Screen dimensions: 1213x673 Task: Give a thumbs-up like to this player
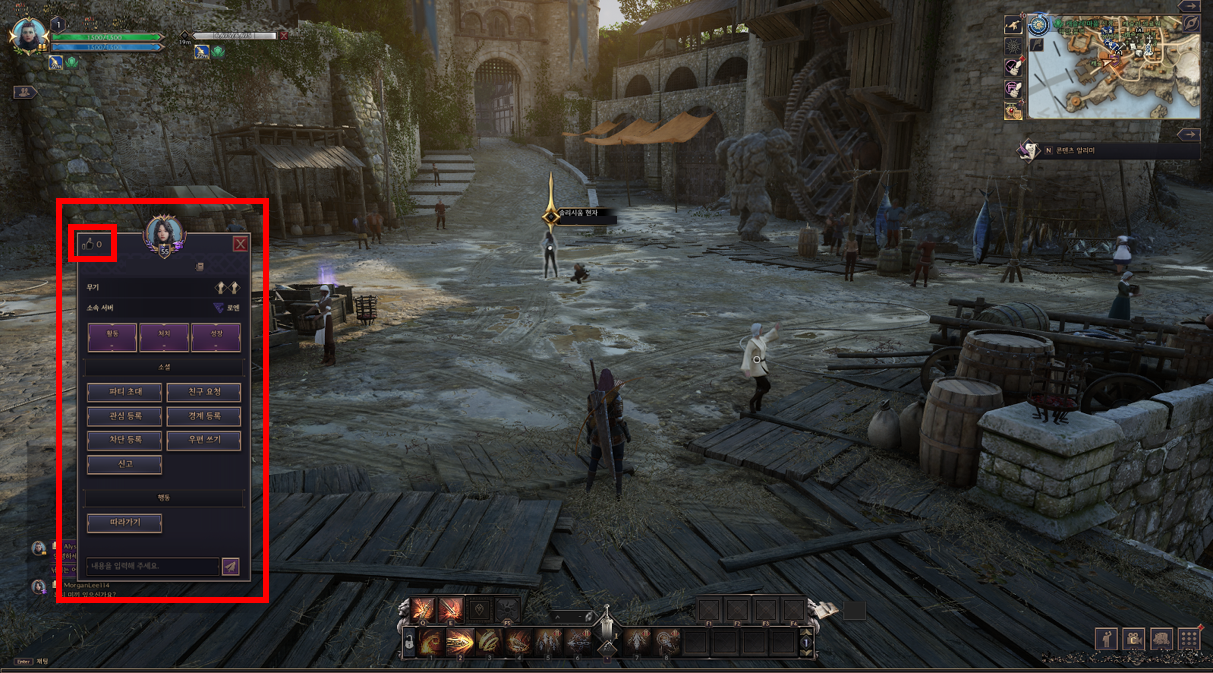pyautogui.click(x=87, y=244)
